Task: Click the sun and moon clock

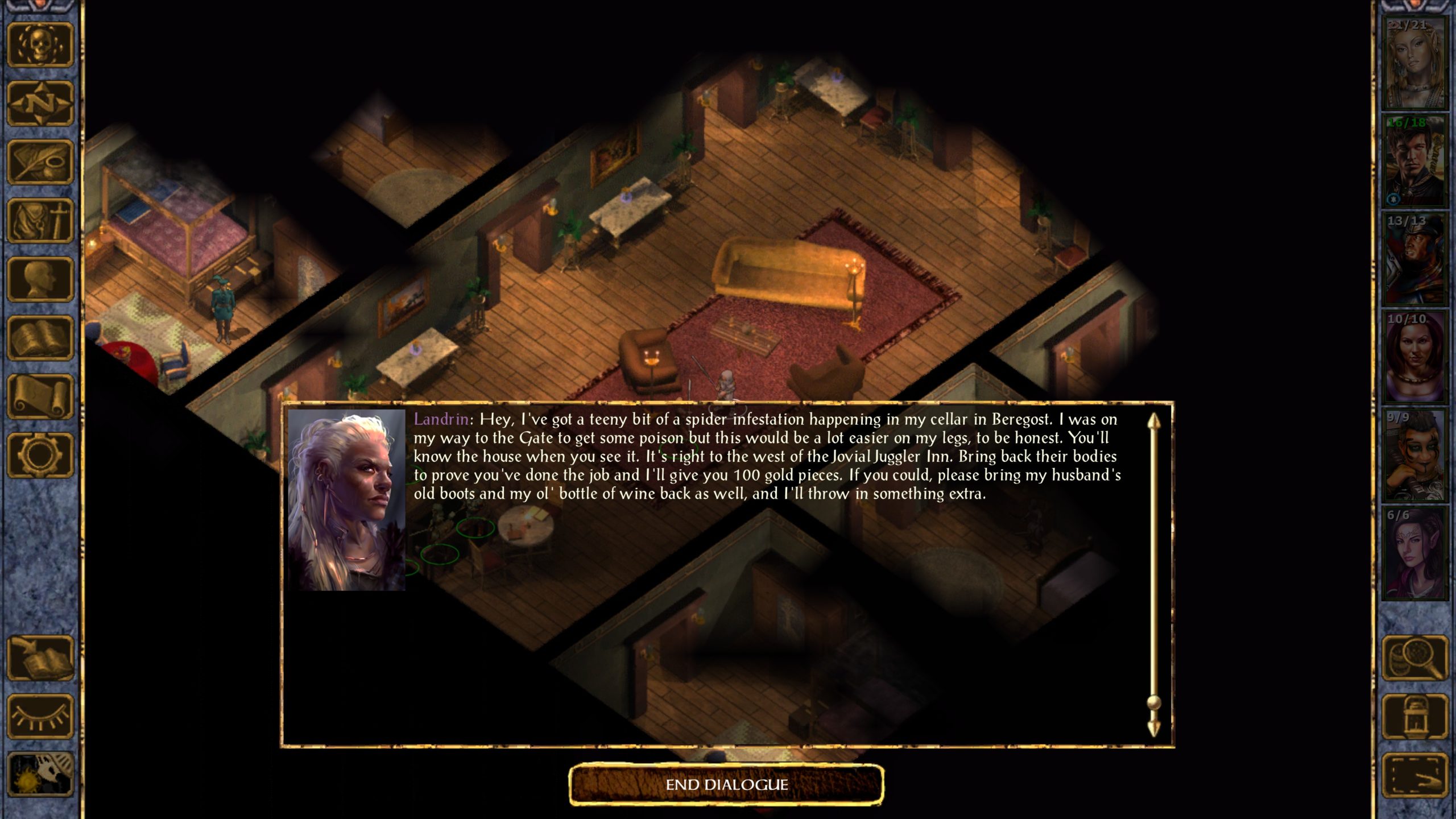Action: click(x=40, y=774)
